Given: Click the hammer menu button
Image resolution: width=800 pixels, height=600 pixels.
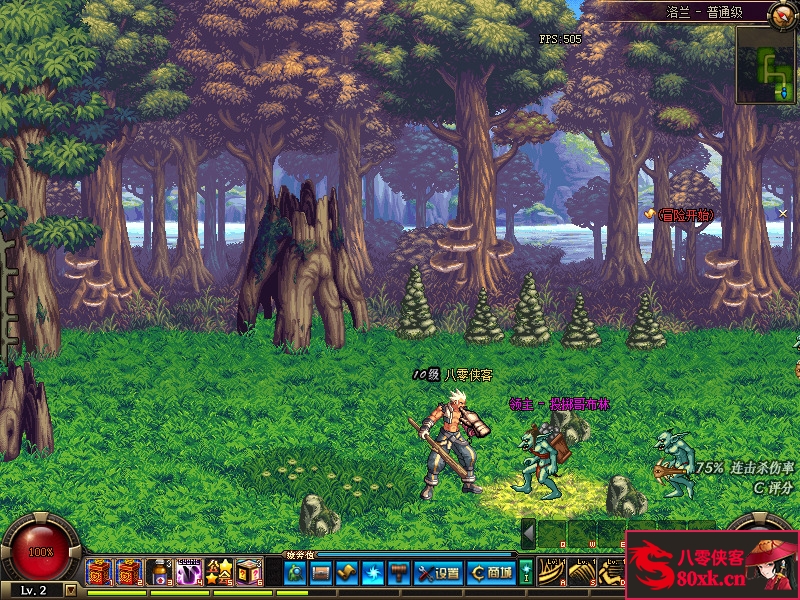Looking at the screenshot, I should pyautogui.click(x=399, y=573).
